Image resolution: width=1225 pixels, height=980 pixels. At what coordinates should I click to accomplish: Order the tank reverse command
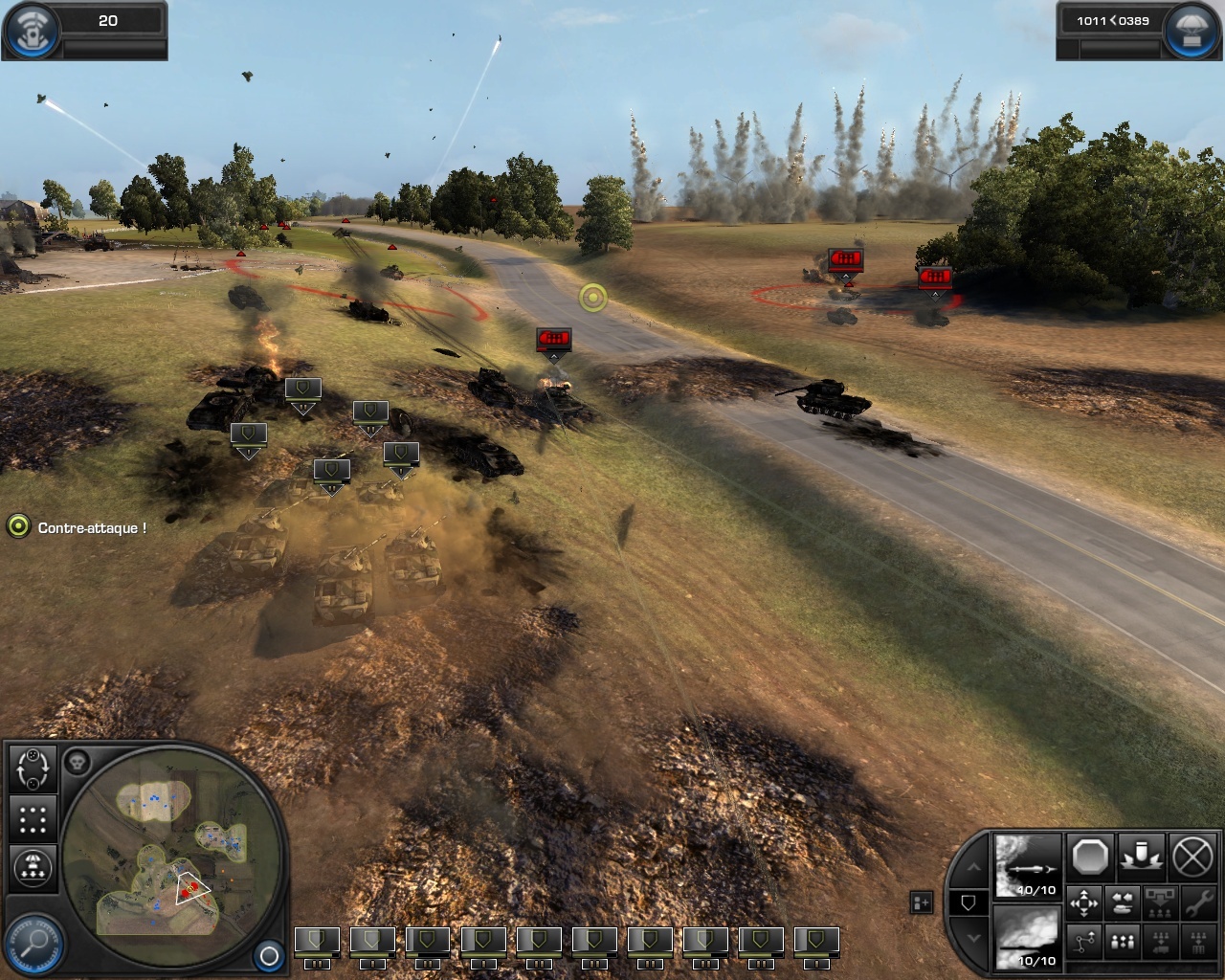click(x=1122, y=902)
